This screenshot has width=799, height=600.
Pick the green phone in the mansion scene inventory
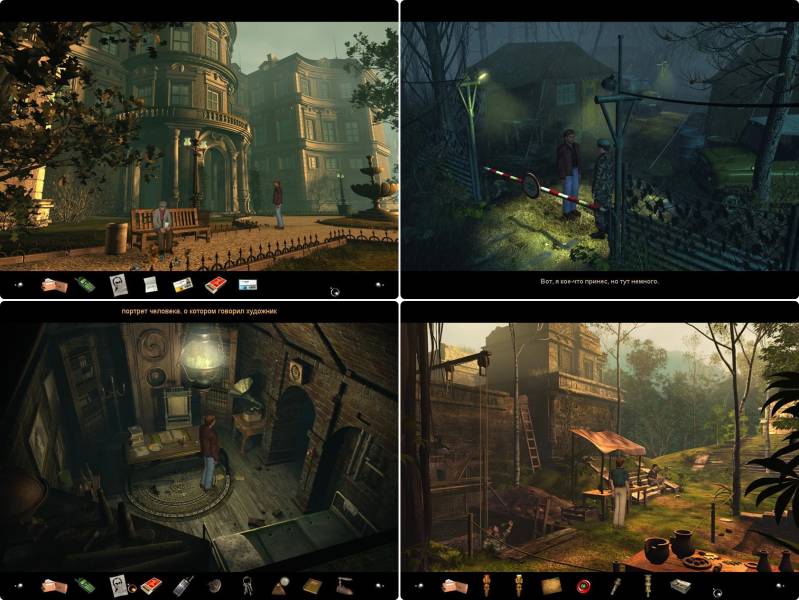[86, 285]
